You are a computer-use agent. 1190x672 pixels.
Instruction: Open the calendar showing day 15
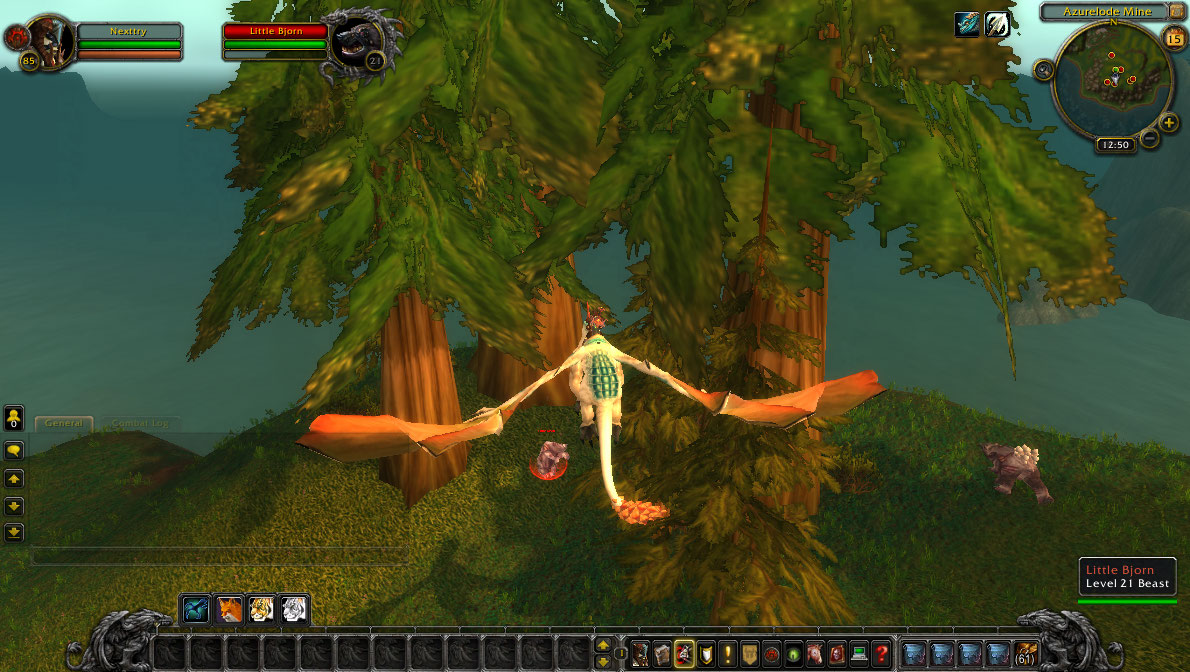1174,38
